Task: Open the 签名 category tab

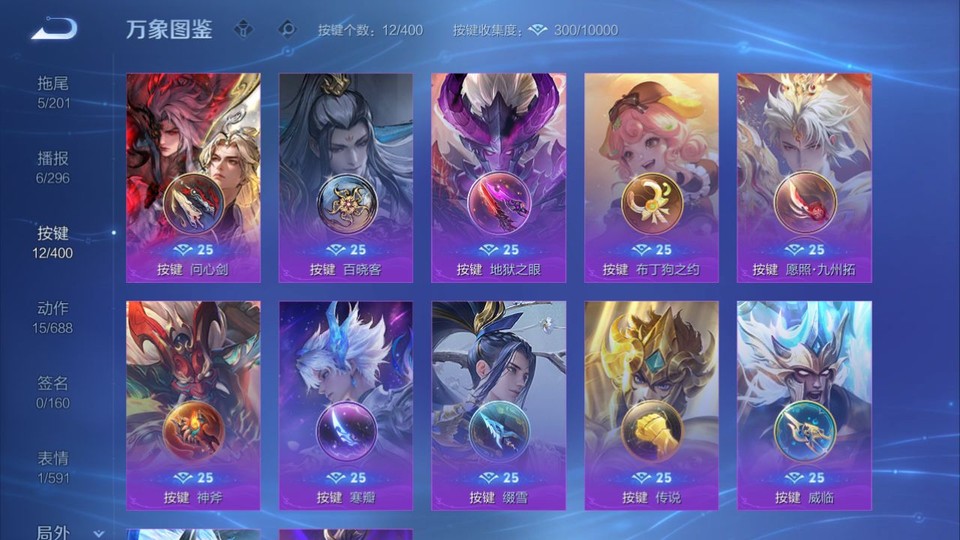Action: pos(54,391)
